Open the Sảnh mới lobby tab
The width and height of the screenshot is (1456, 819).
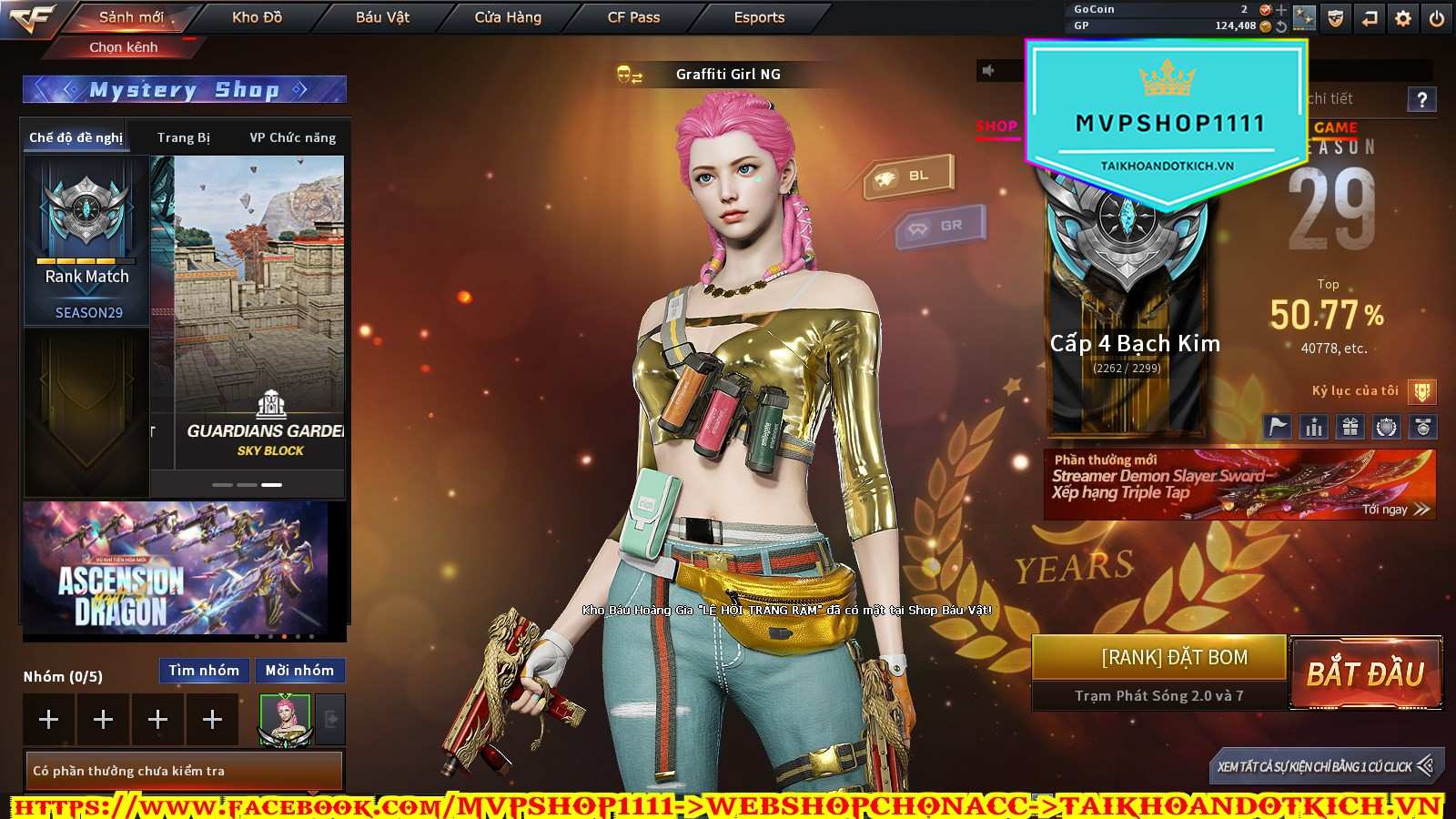tap(131, 17)
